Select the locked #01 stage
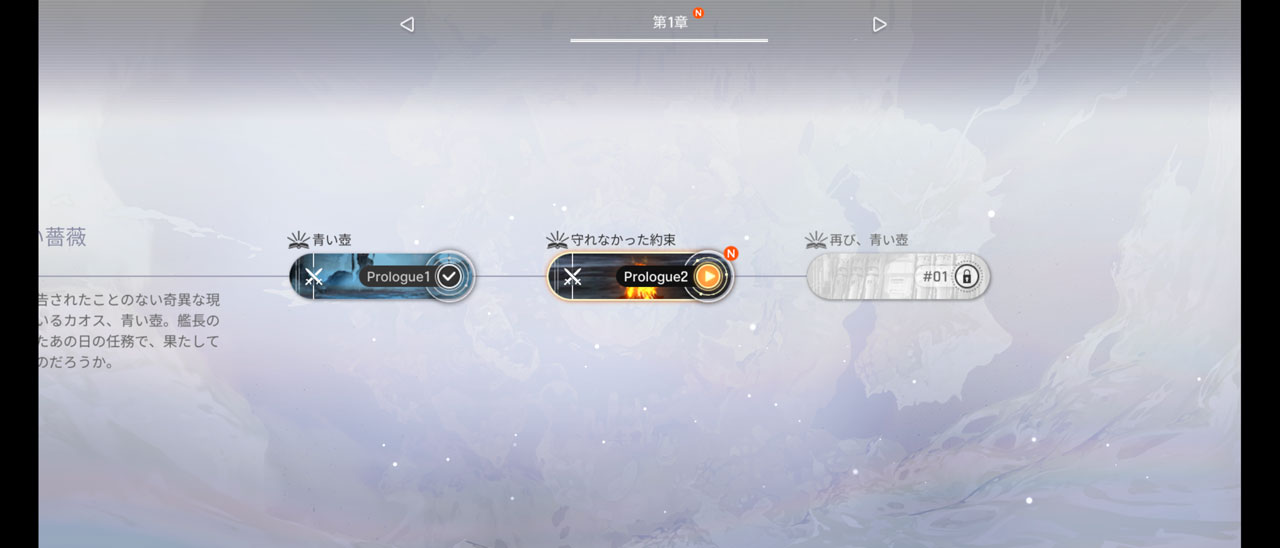 (897, 276)
